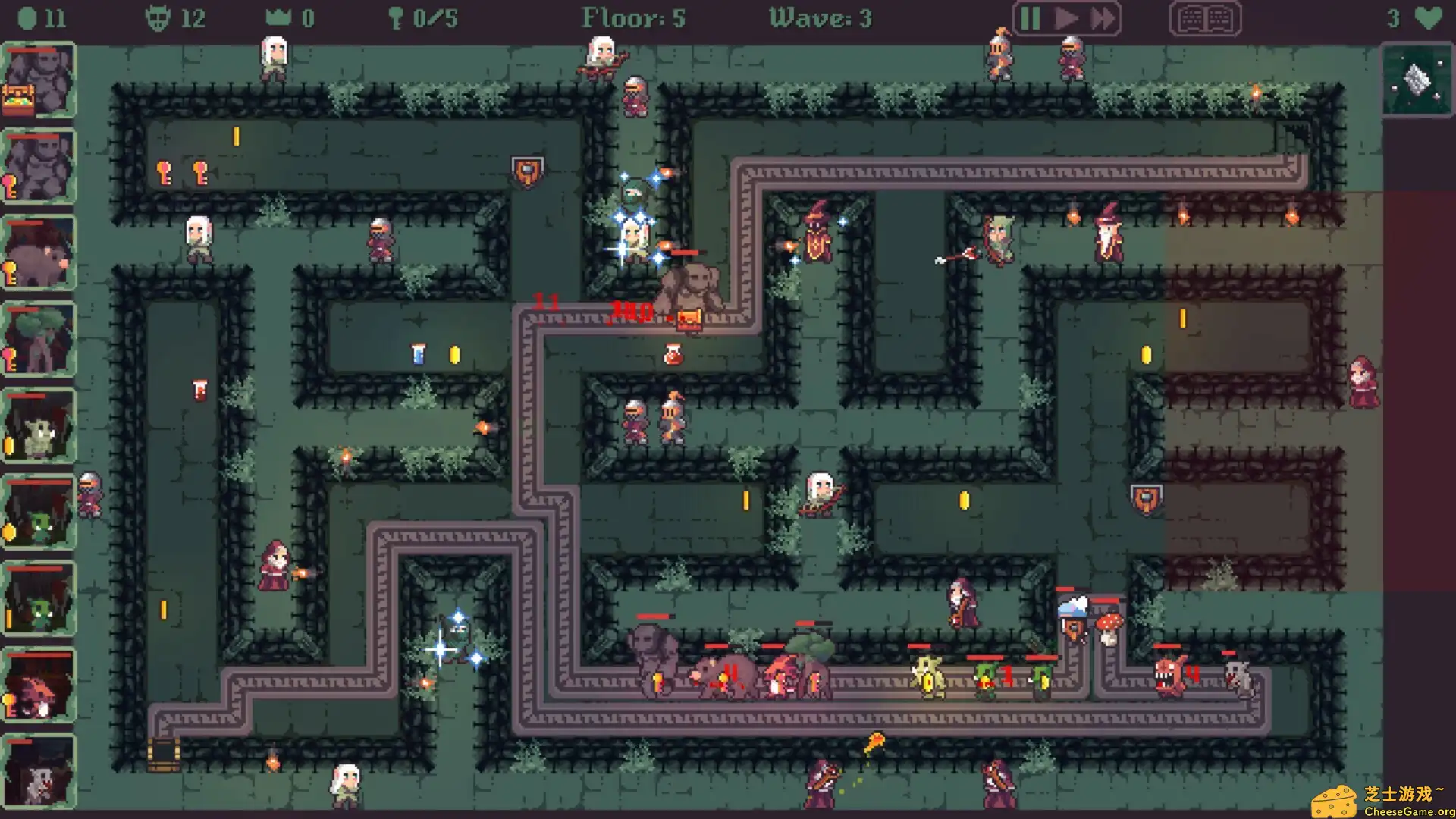The image size is (1456, 819).
Task: Click the skull counter icon showing 12
Action: tap(157, 17)
